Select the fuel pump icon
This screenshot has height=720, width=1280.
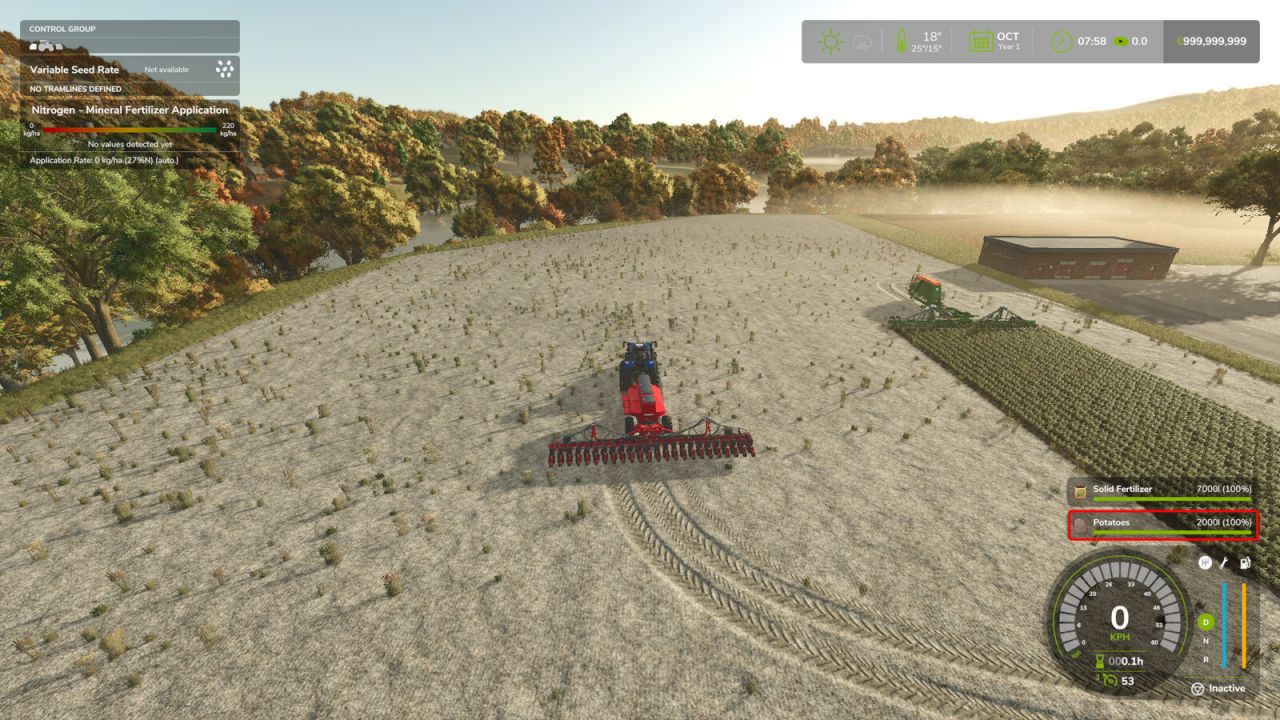click(1244, 564)
